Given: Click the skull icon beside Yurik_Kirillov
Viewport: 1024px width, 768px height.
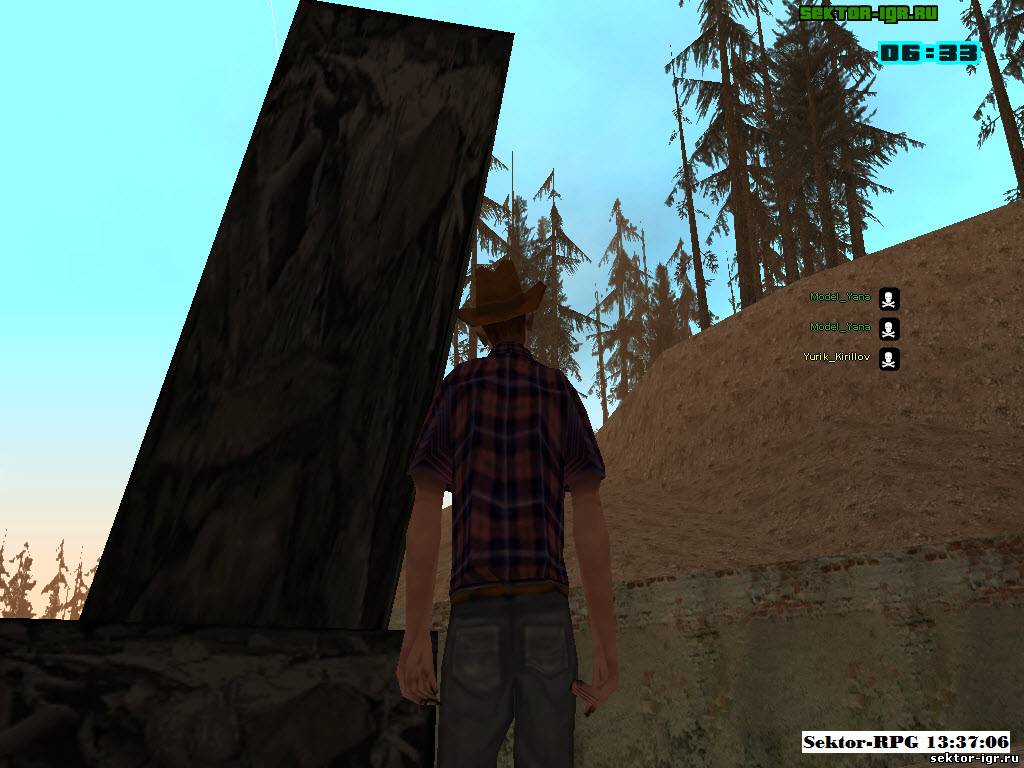Looking at the screenshot, I should coord(889,359).
